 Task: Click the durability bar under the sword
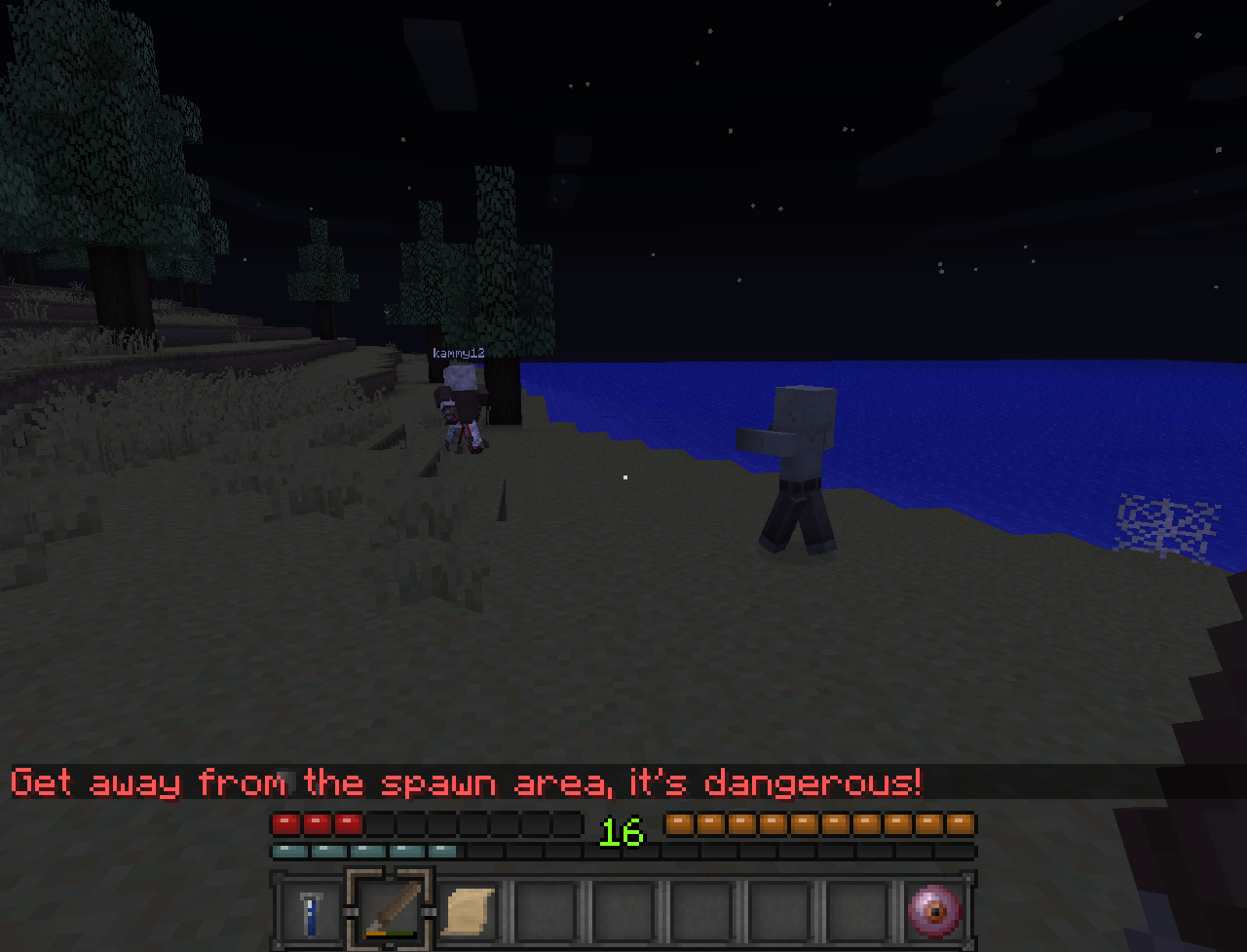click(388, 935)
